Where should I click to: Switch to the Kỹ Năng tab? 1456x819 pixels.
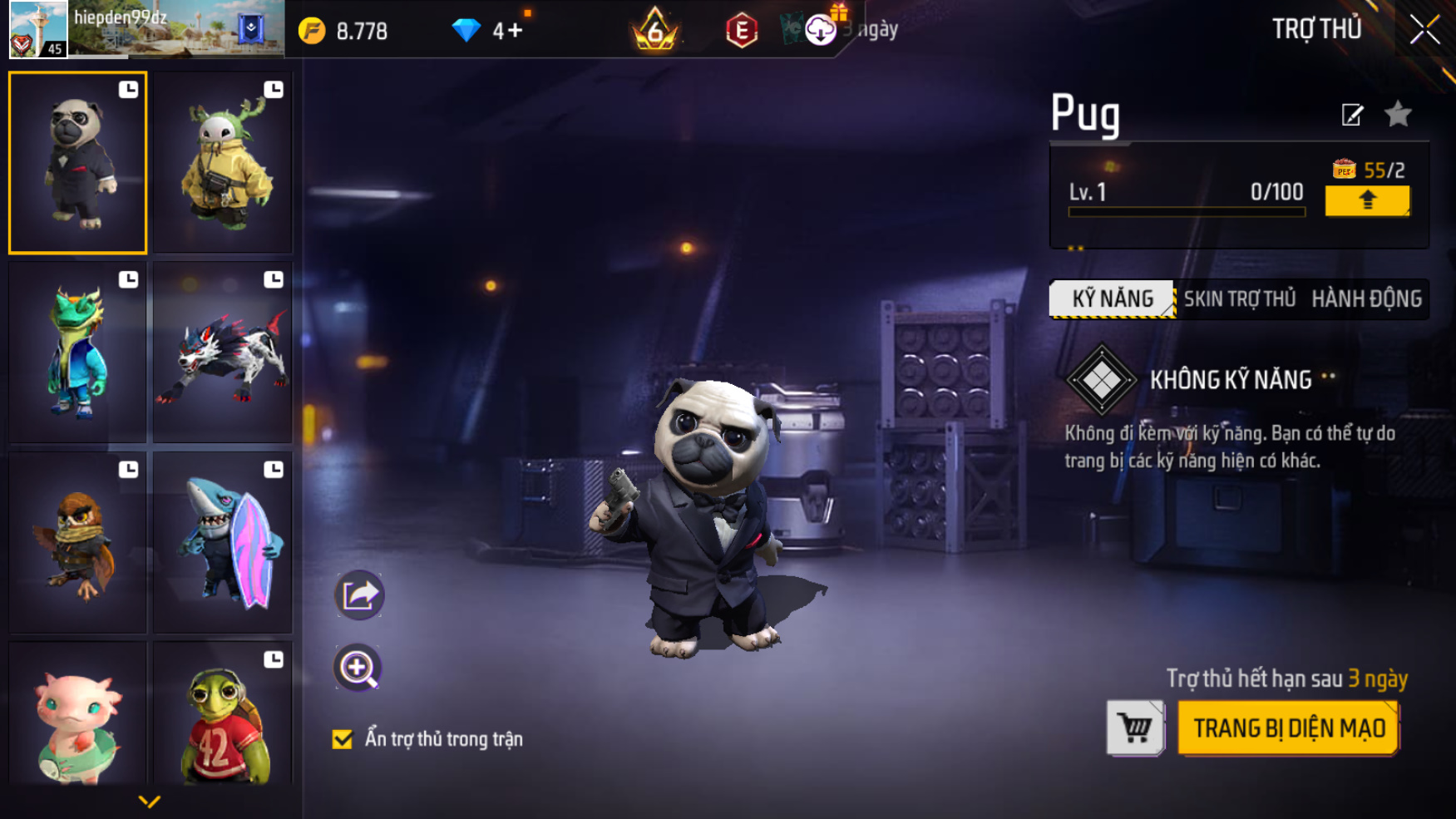(1112, 299)
